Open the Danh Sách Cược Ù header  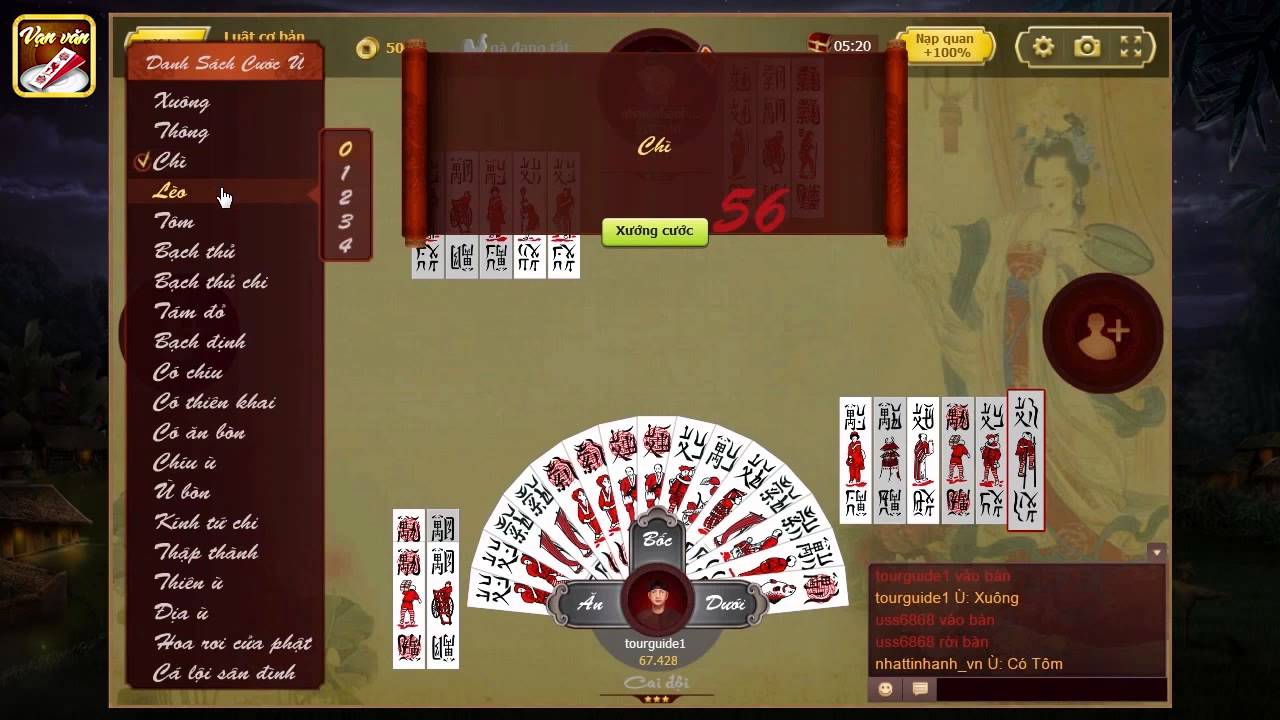coord(222,61)
